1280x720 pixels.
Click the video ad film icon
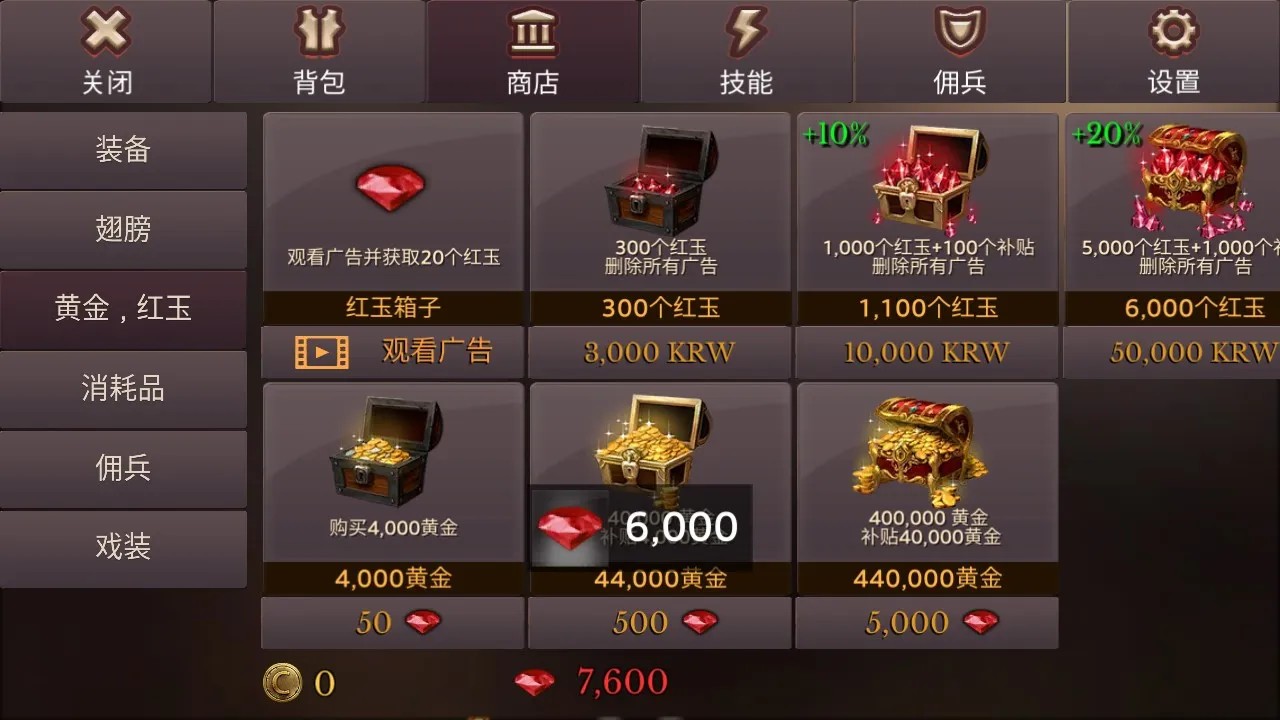pyautogui.click(x=322, y=352)
